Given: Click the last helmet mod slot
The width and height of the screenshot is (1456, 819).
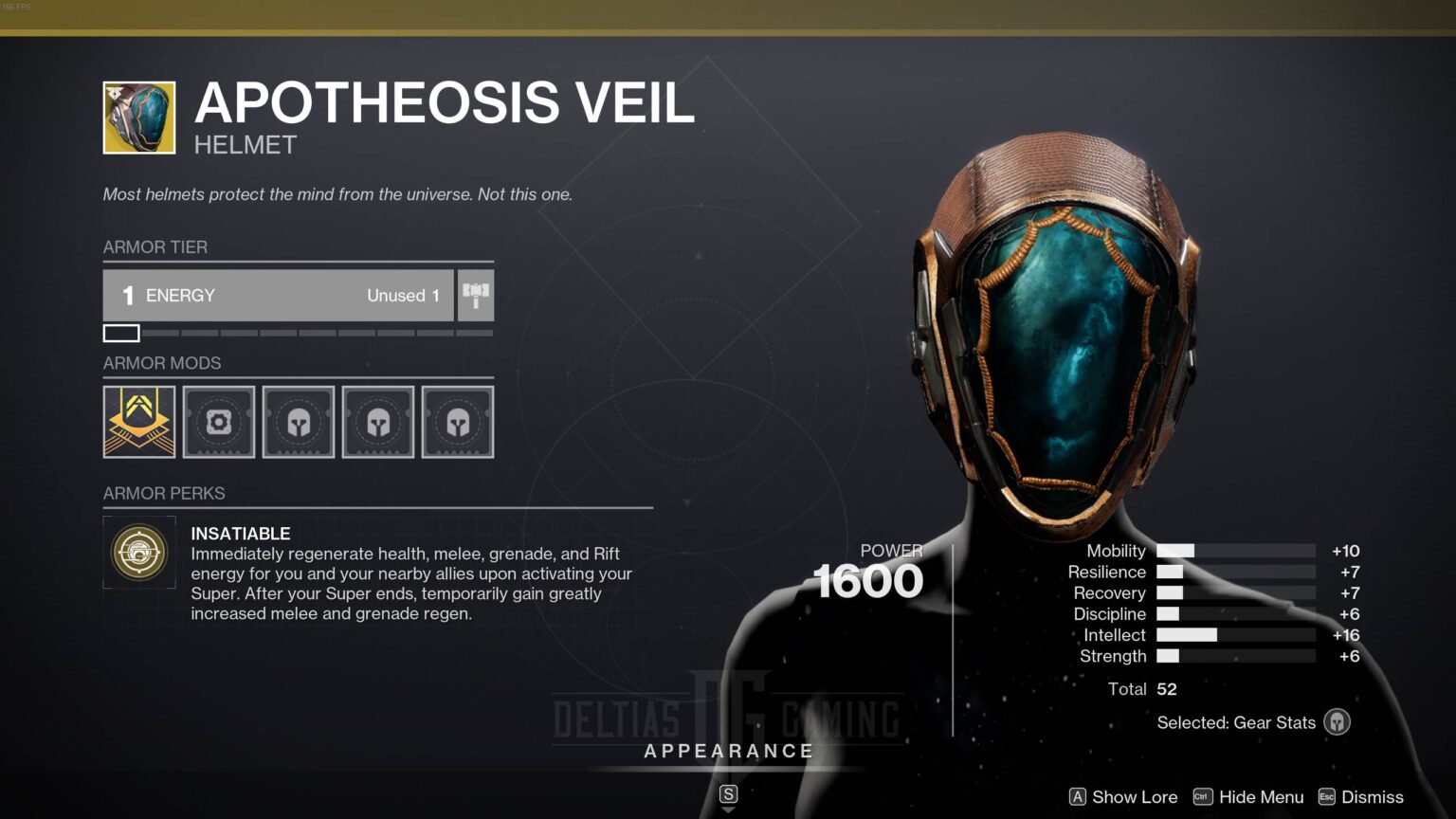Looking at the screenshot, I should (x=457, y=421).
